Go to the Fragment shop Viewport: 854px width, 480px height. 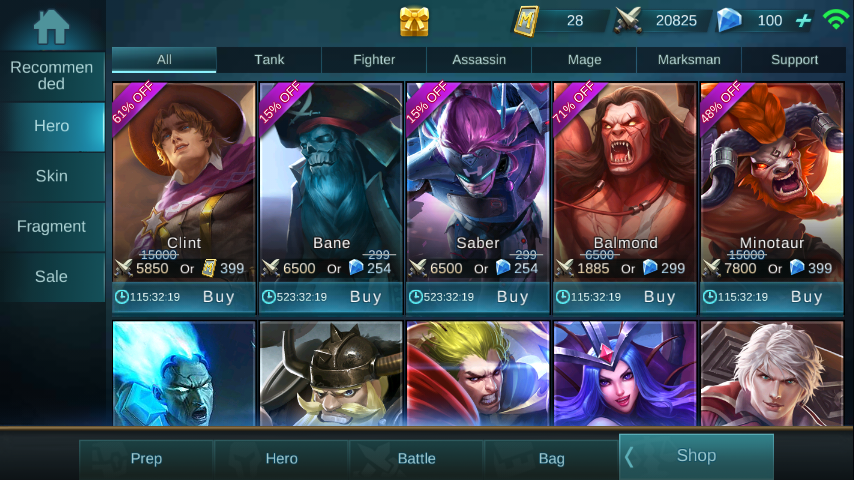pos(52,226)
